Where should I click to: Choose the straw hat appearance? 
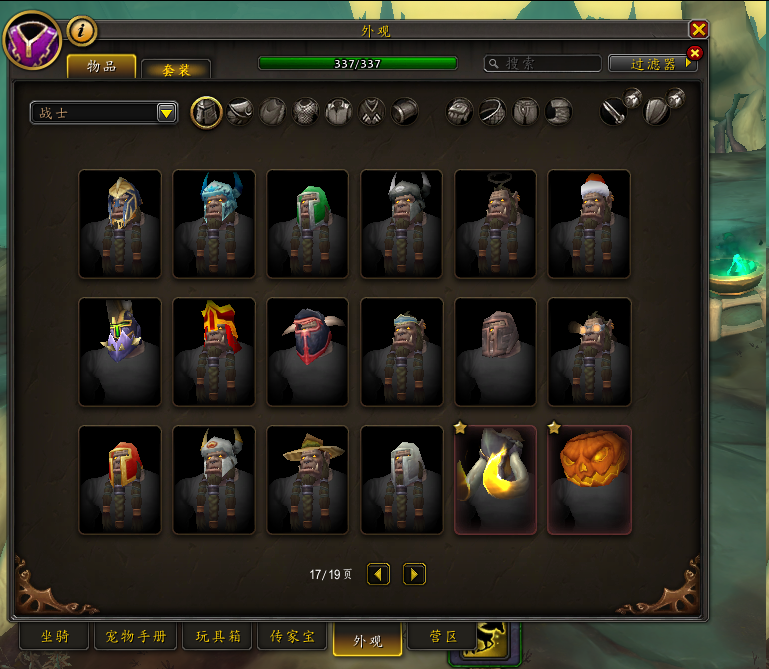(x=308, y=480)
